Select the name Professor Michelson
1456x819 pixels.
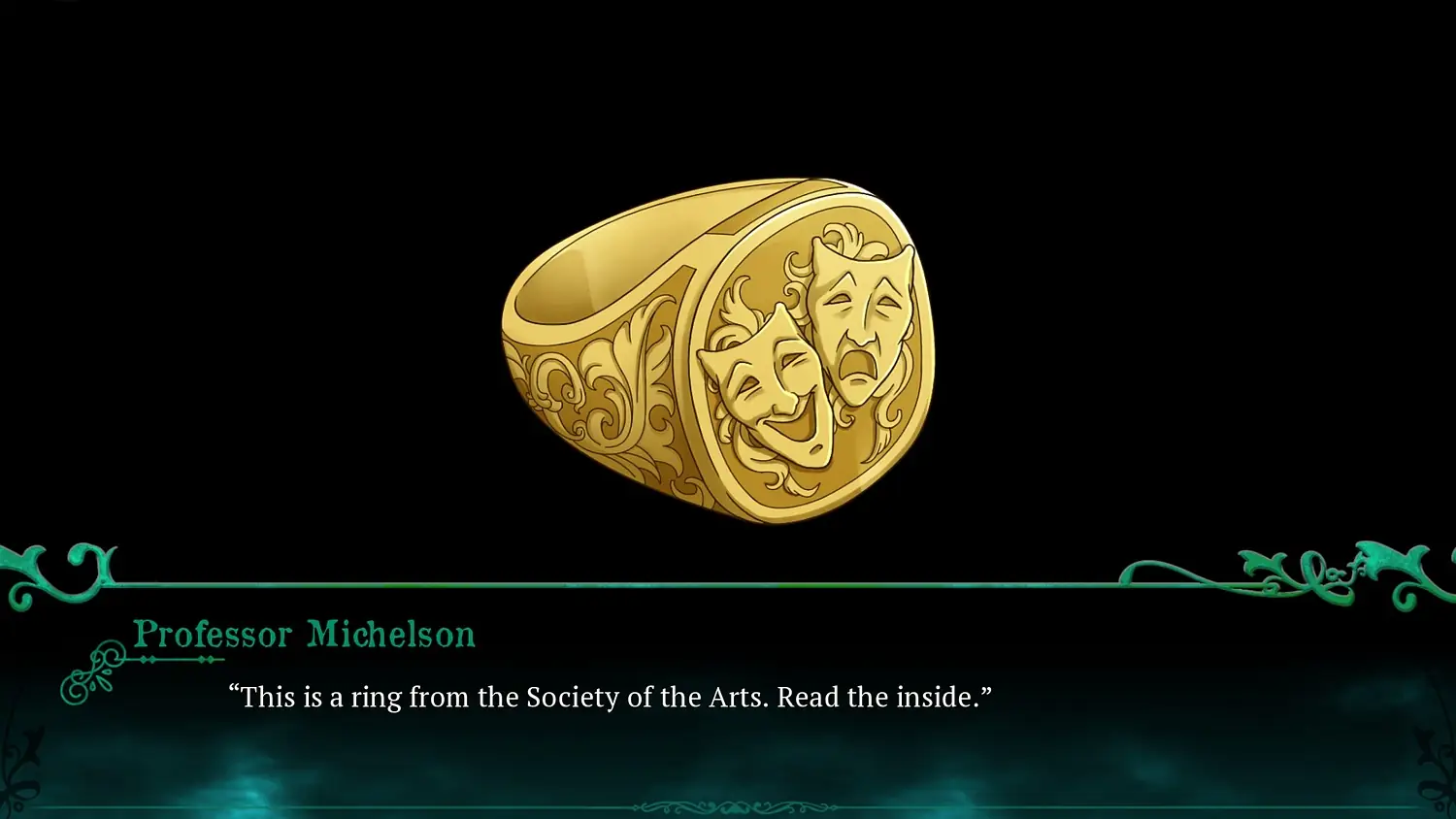[304, 634]
